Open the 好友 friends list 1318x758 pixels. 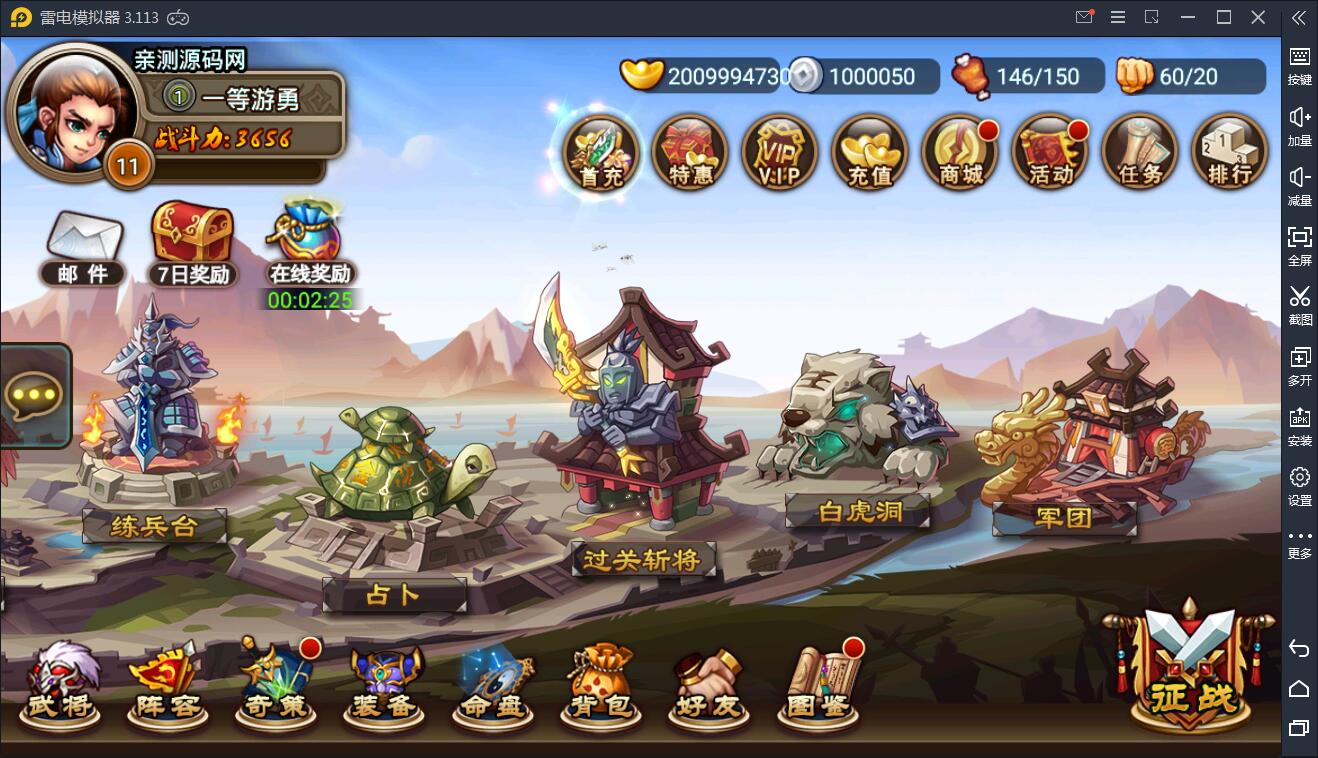click(708, 685)
